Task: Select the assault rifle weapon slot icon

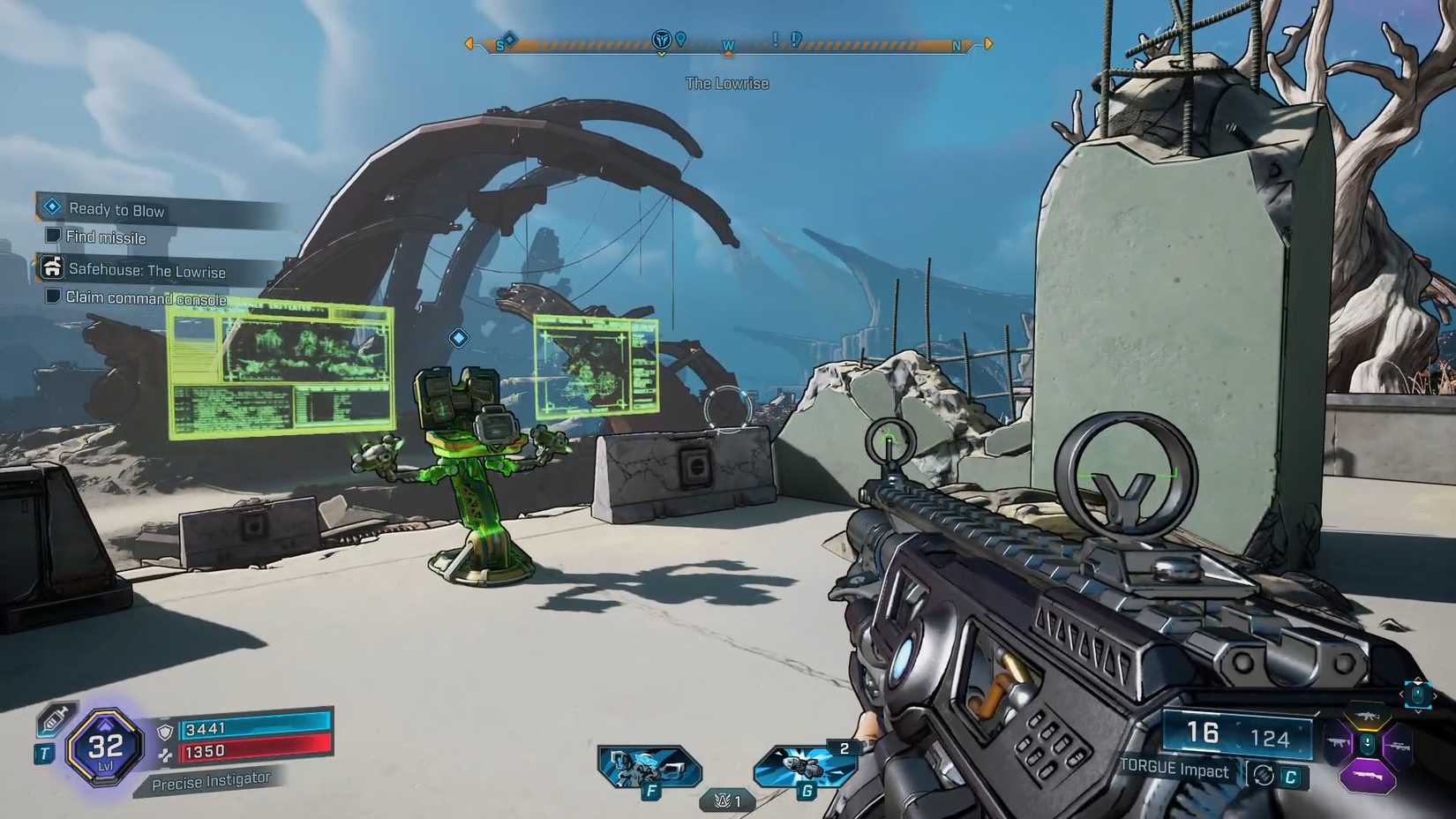Action: (1367, 716)
